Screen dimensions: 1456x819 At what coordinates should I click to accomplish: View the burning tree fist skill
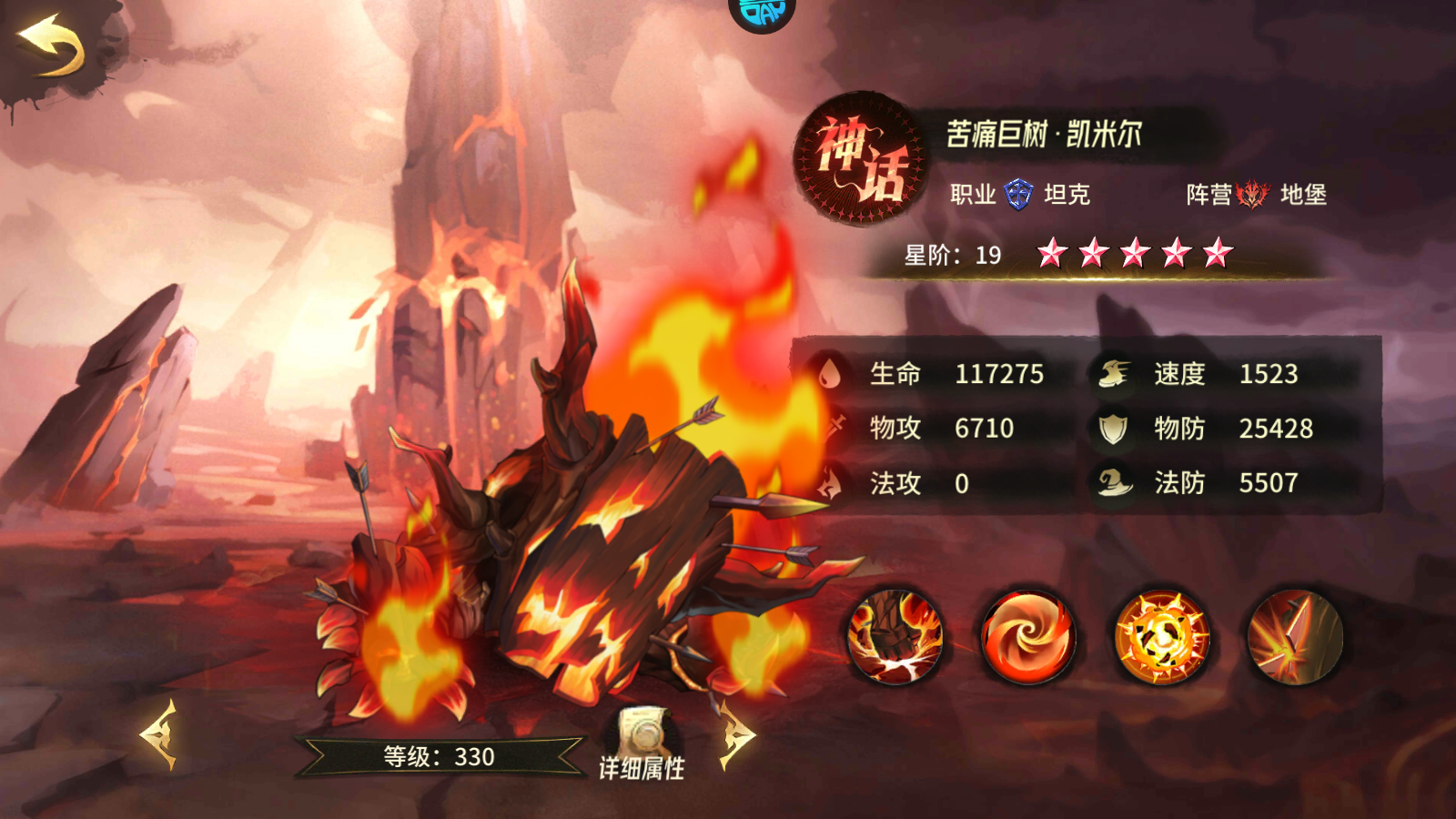[x=894, y=637]
